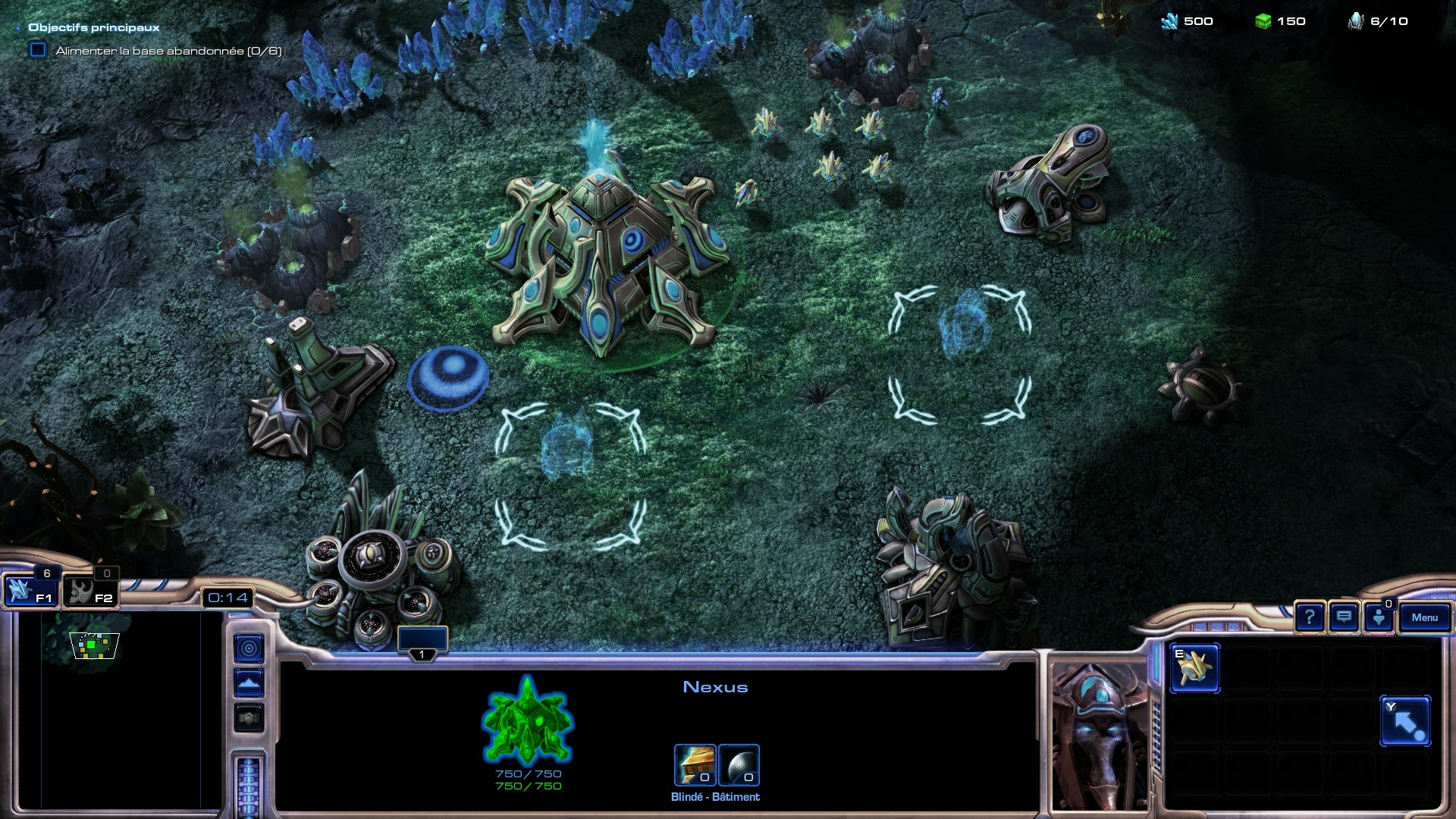Viewport: 1456px width, 819px height.
Task: Select control group 1 tab
Action: pos(422,642)
